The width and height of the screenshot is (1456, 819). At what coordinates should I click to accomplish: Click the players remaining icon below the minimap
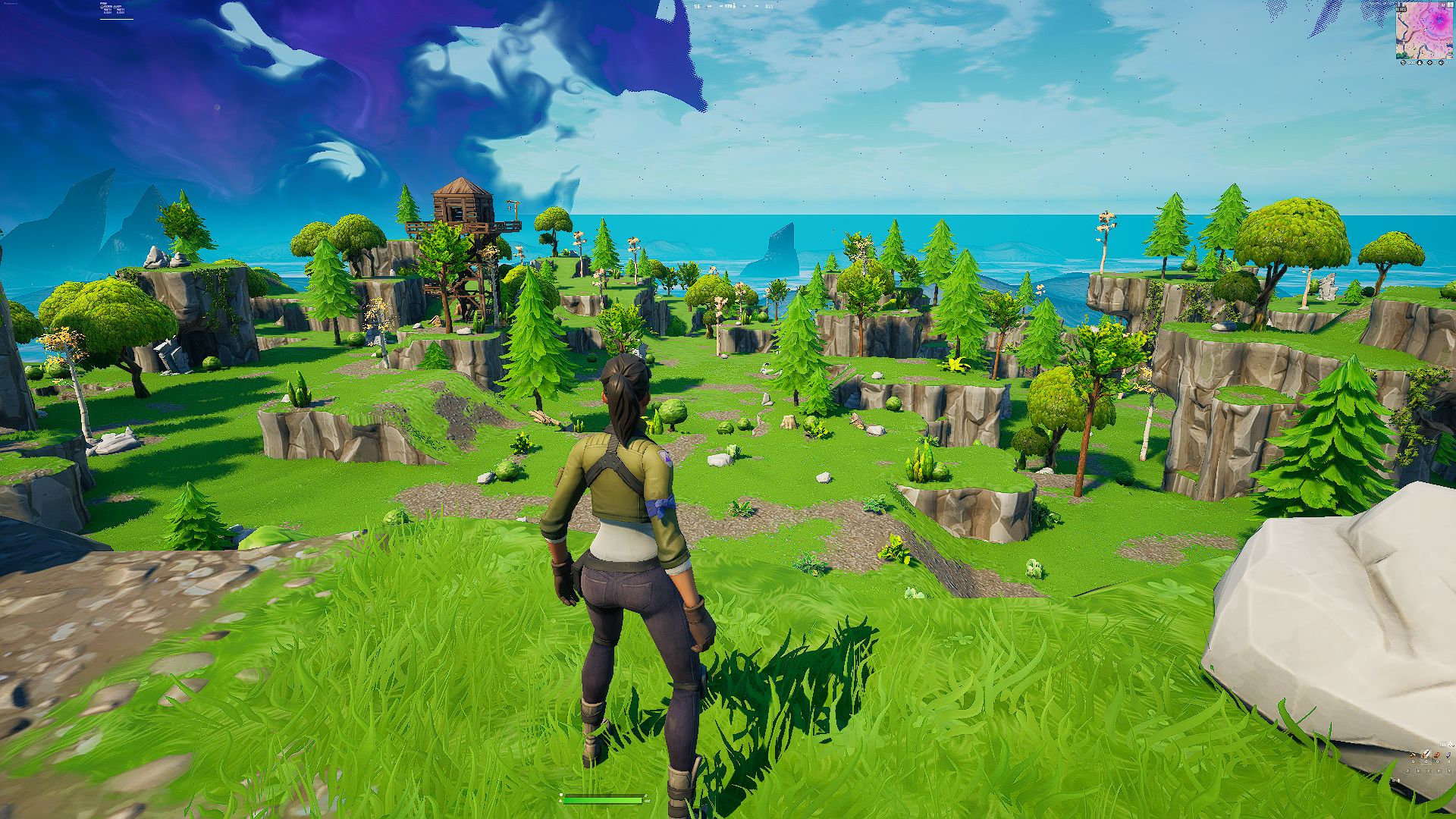coord(1420,63)
